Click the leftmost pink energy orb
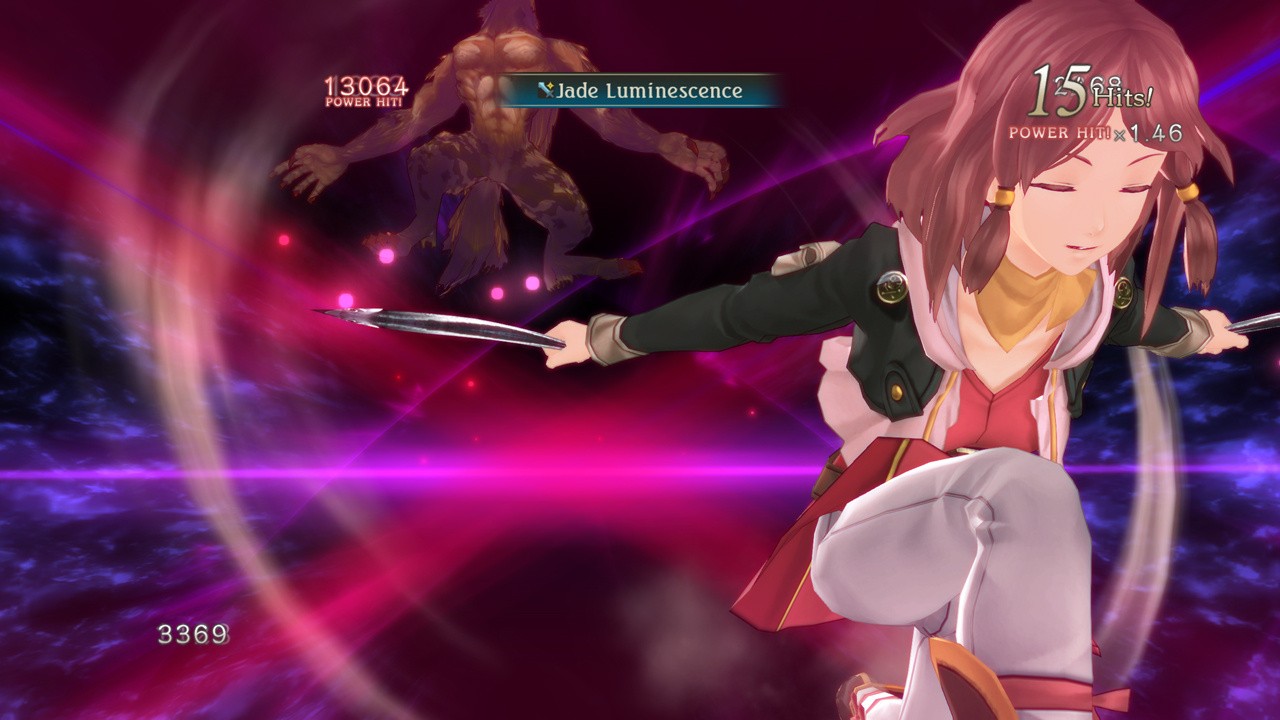 (x=284, y=240)
